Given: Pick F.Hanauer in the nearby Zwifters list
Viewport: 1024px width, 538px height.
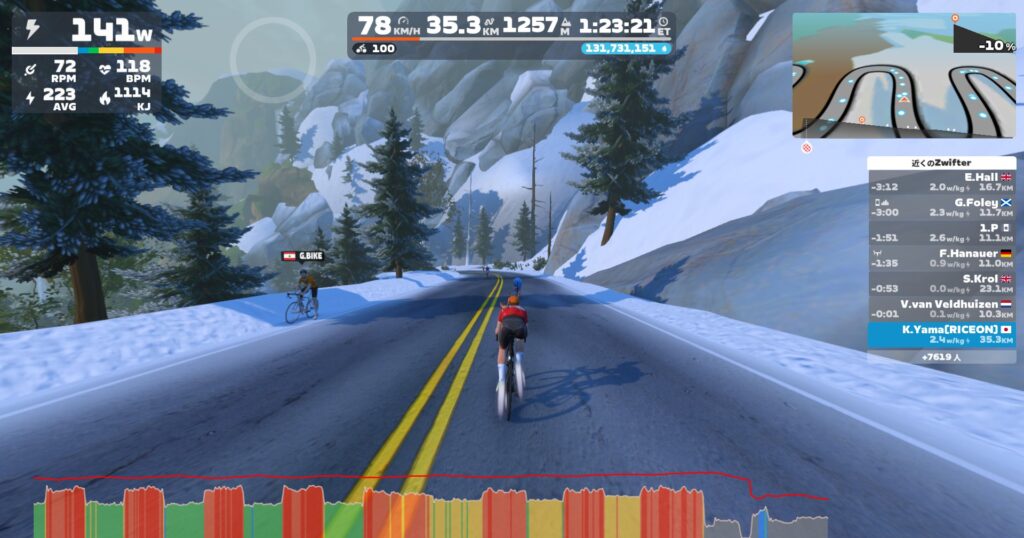Looking at the screenshot, I should tap(941, 258).
